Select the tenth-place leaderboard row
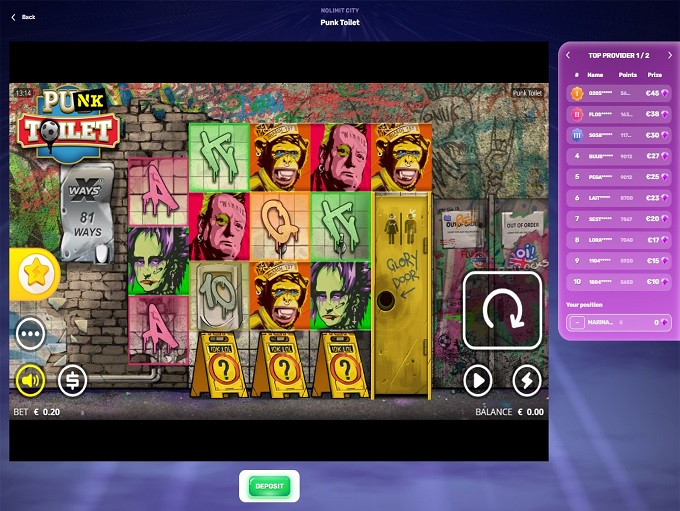680x511 pixels. pos(620,282)
